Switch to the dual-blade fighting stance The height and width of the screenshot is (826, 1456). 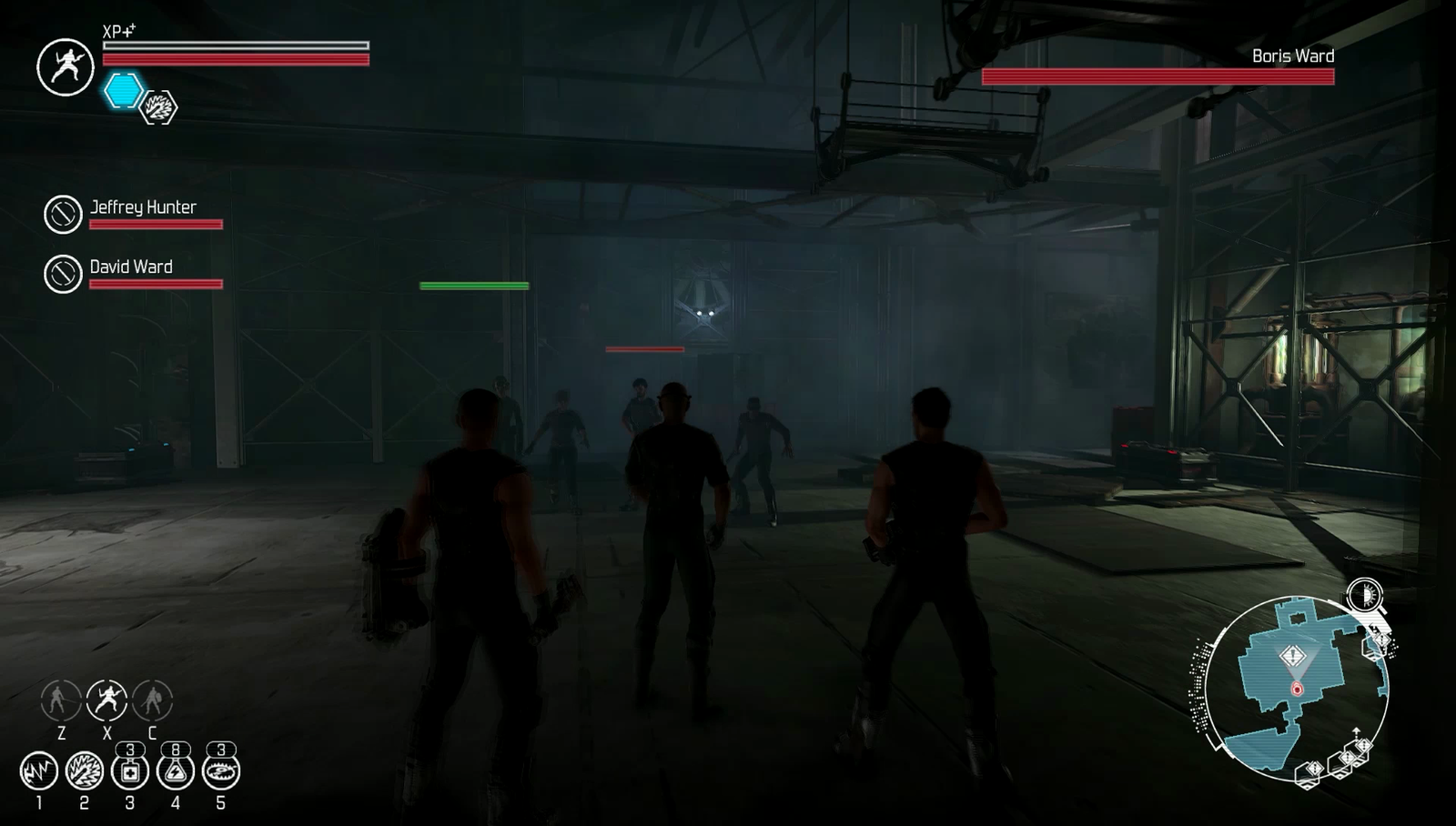(x=106, y=700)
